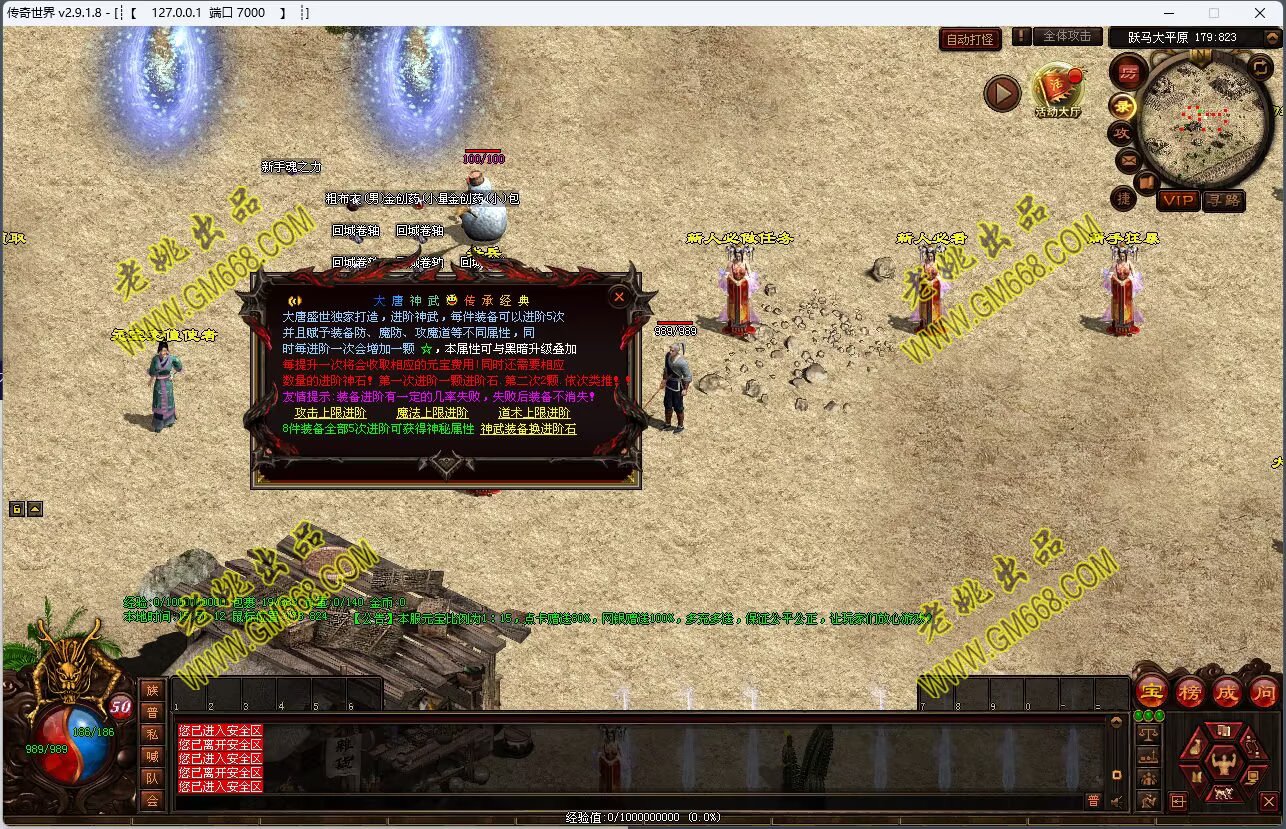This screenshot has width=1286, height=829.
Task: Toggle the 自动打怪 auto-fight button
Action: (x=970, y=39)
